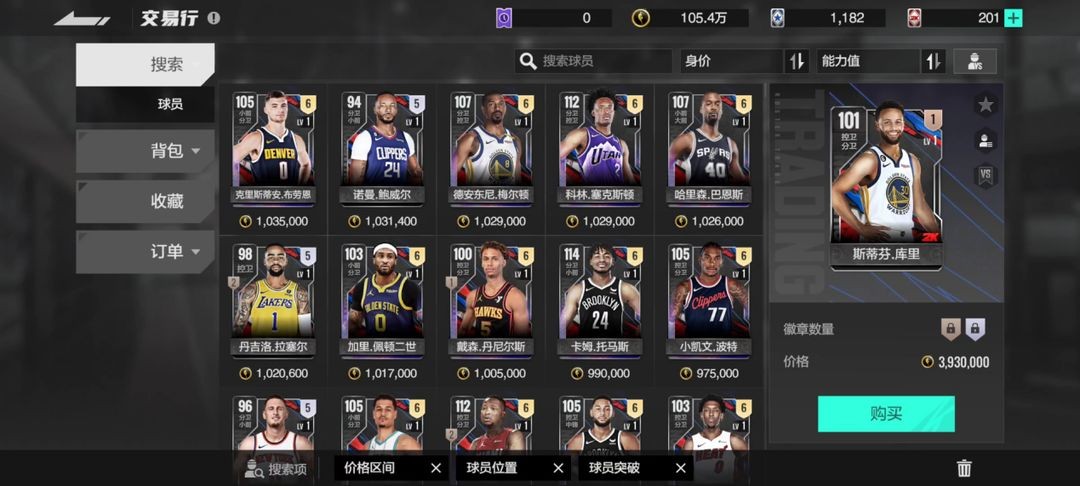1080x486 pixels.
Task: Favorite the player with star icon
Action: coord(985,105)
